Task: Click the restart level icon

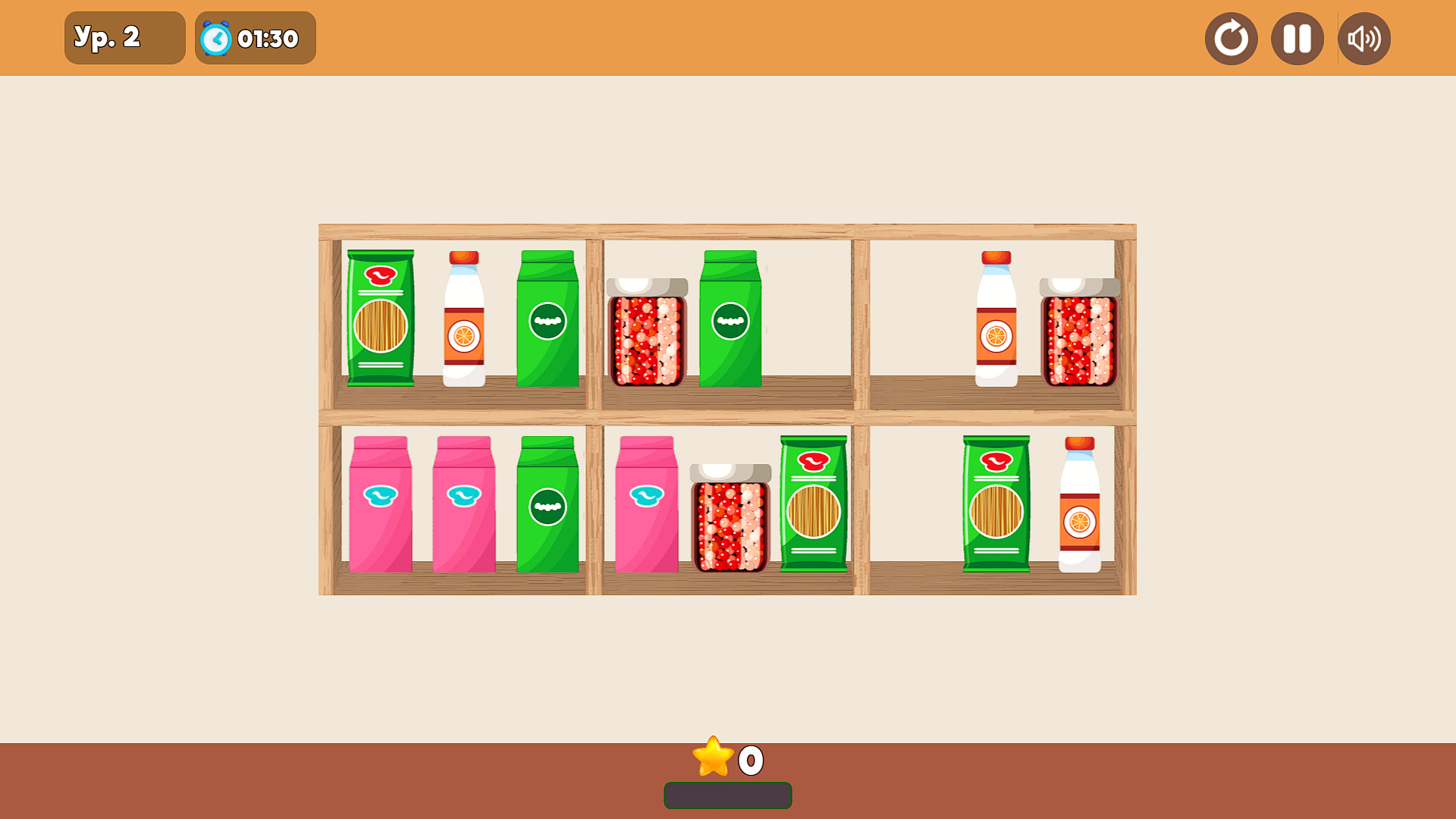Action: pos(1231,38)
